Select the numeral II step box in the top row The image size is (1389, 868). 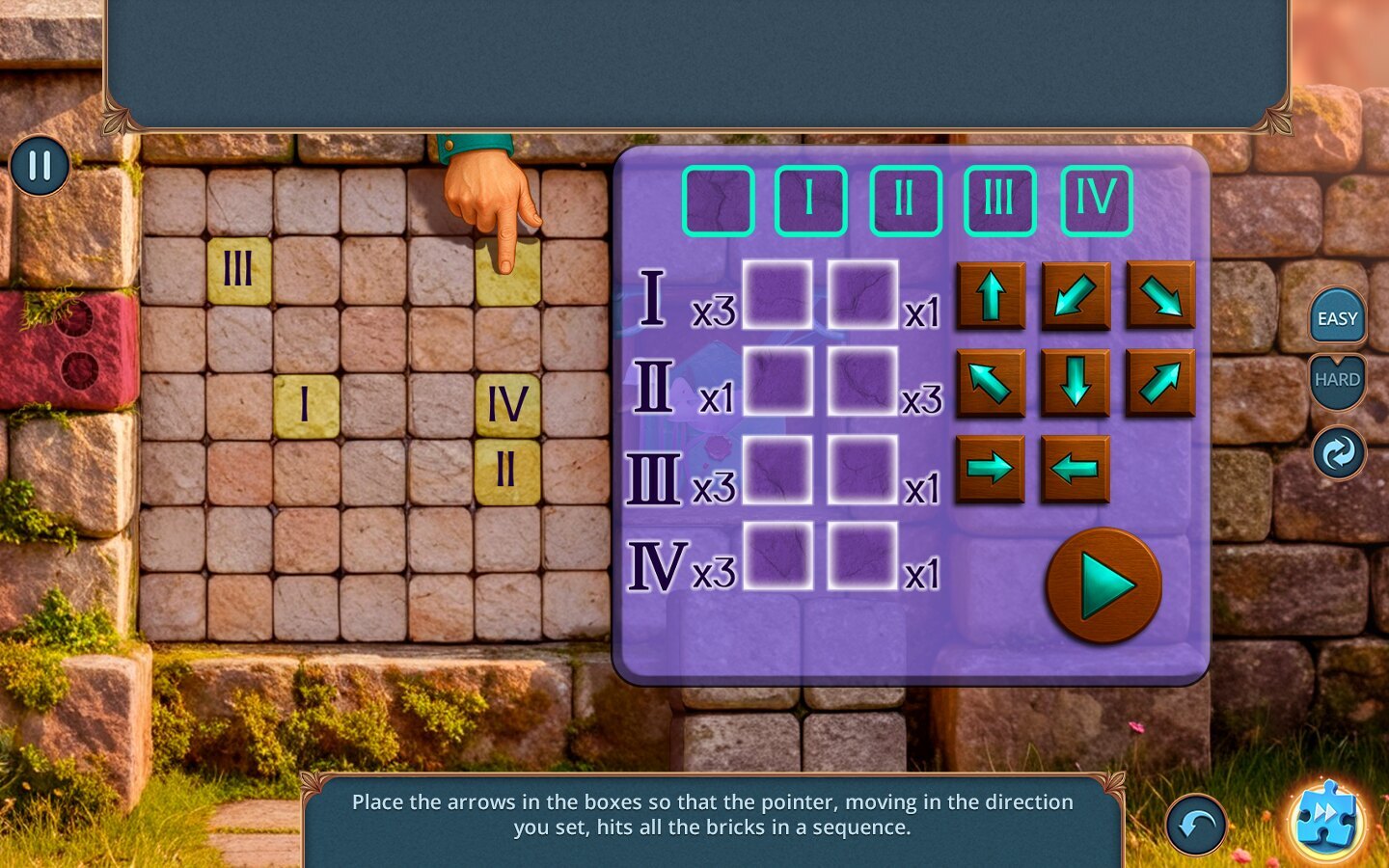(905, 201)
